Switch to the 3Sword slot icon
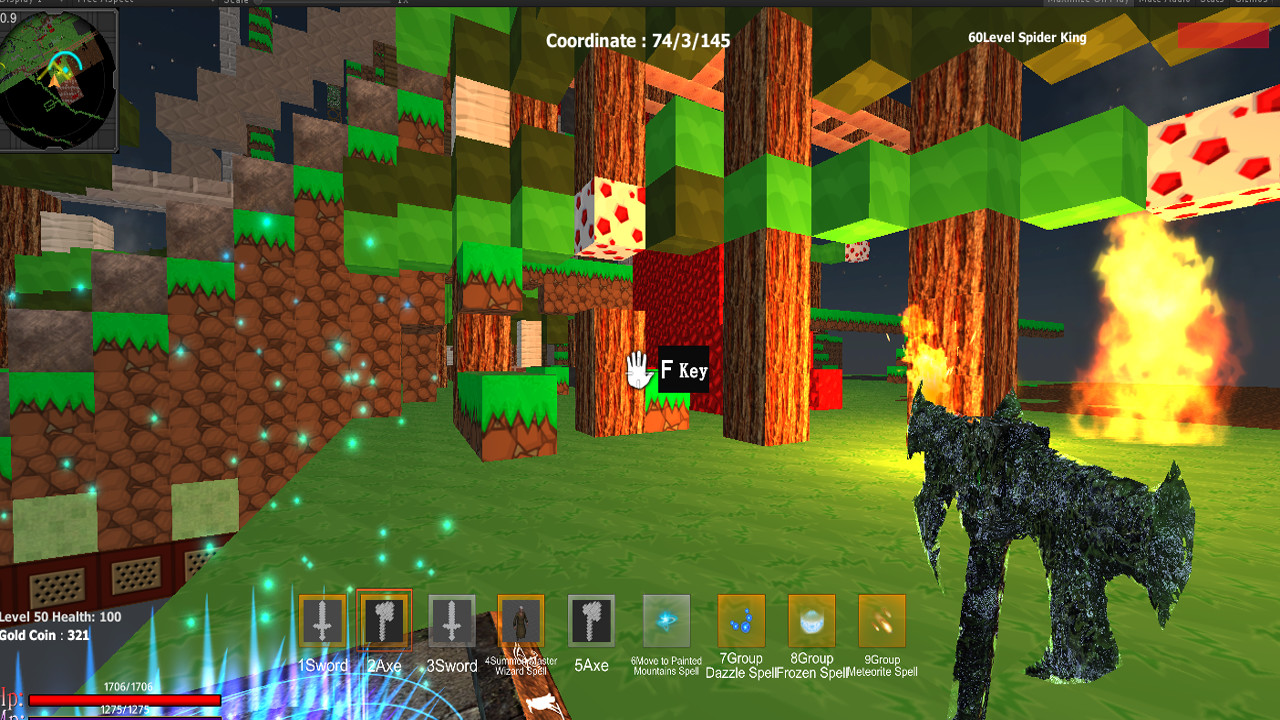The height and width of the screenshot is (720, 1280). (x=450, y=622)
